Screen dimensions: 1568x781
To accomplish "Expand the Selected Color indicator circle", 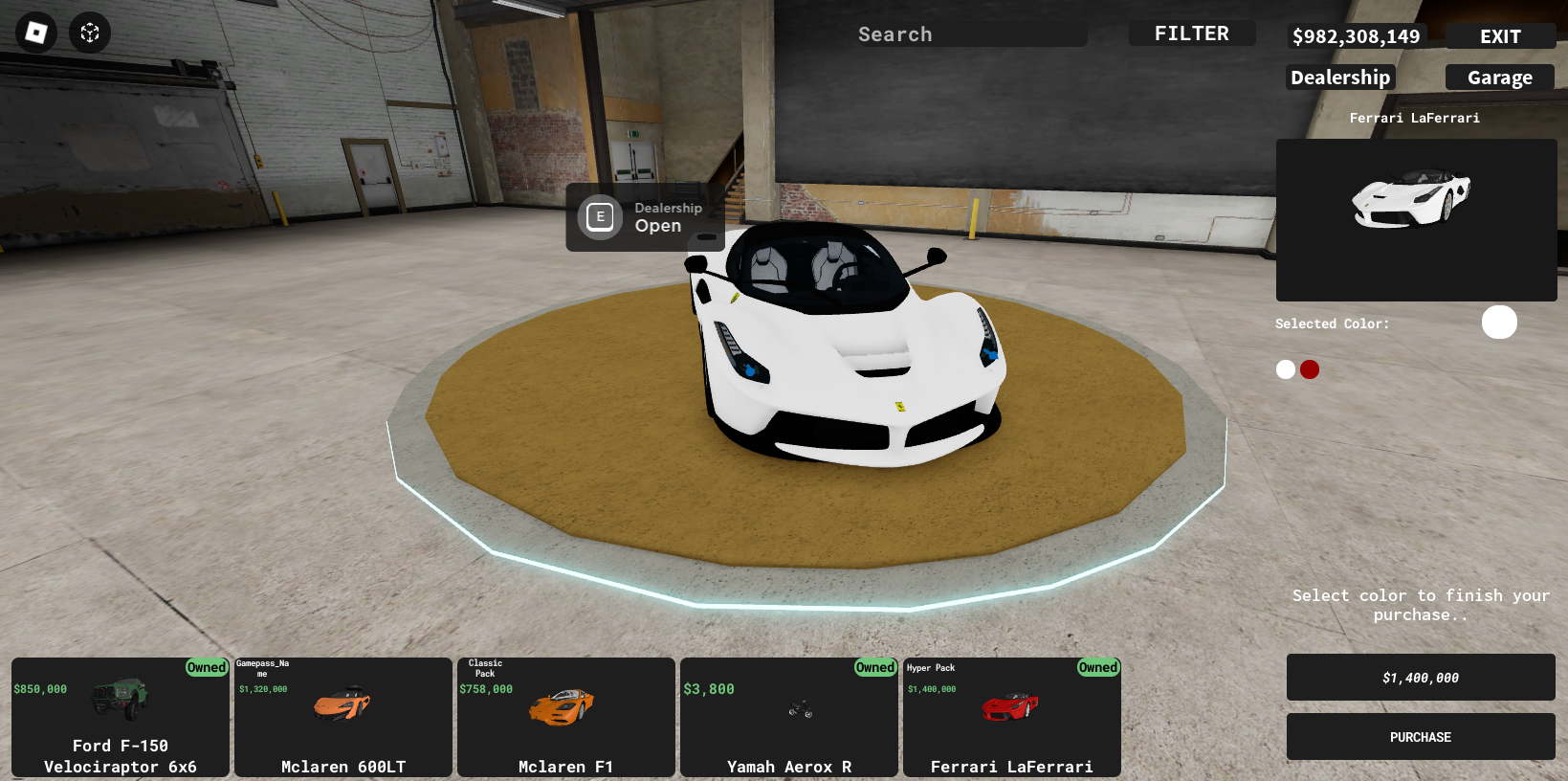I will [x=1499, y=323].
